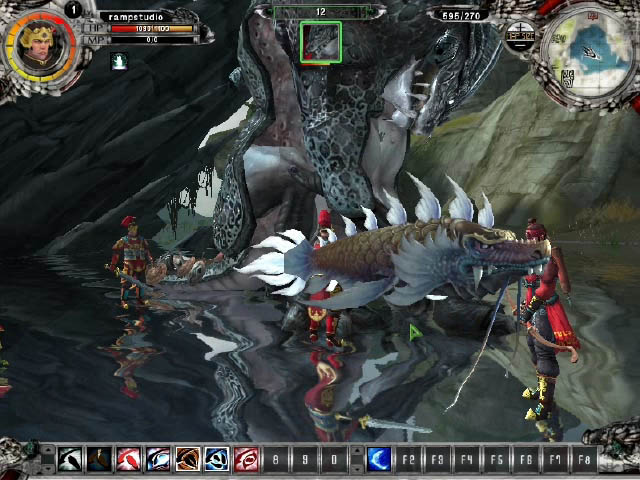Use the brown swirl skill in slot five

click(187, 460)
